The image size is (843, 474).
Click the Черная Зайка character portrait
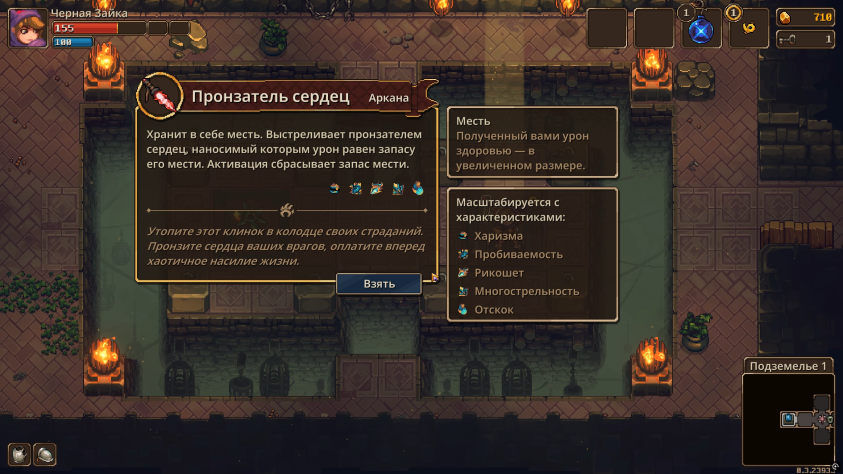click(x=26, y=29)
